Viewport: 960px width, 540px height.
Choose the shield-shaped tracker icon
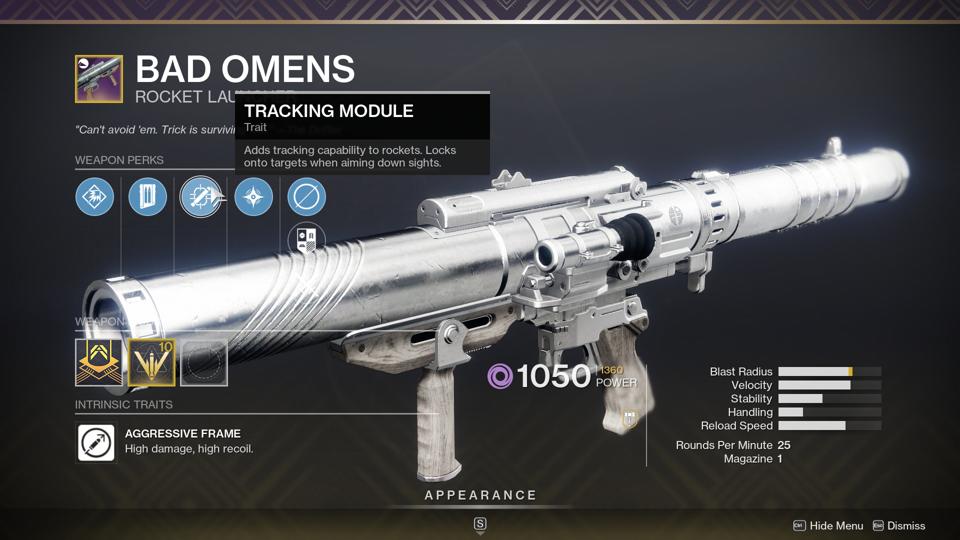(306, 241)
